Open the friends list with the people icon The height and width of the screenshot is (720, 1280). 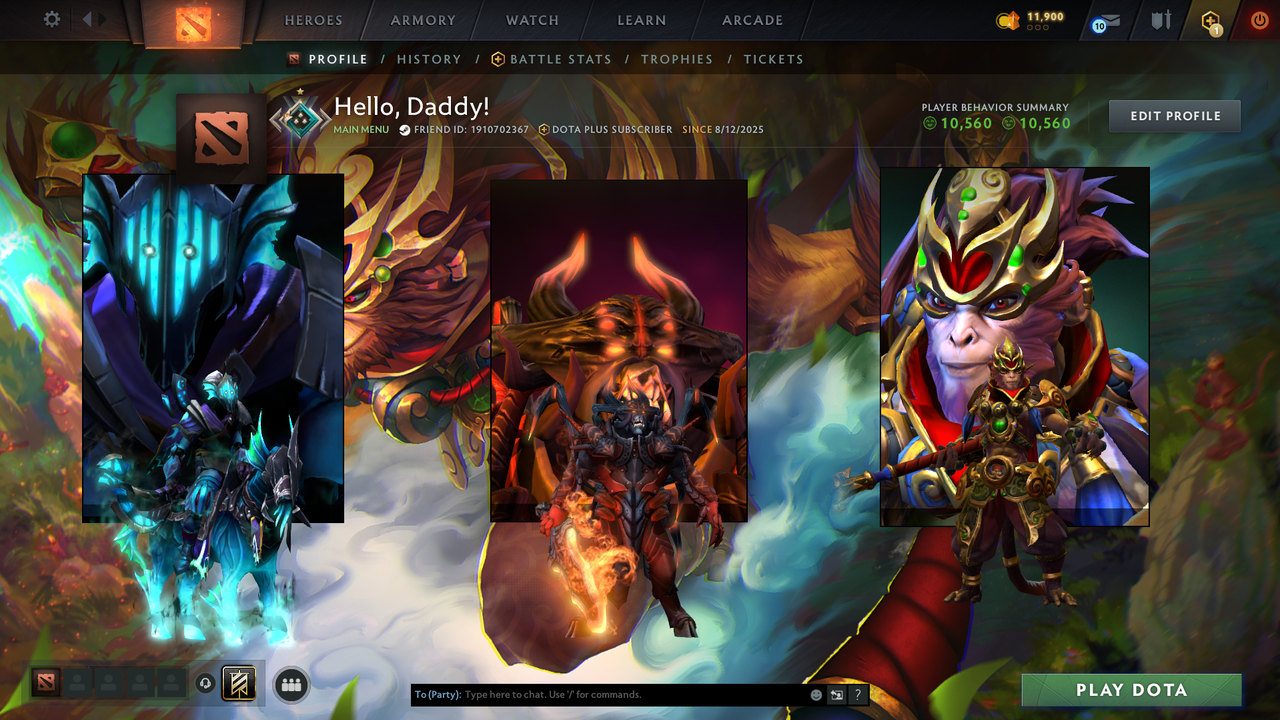click(289, 683)
